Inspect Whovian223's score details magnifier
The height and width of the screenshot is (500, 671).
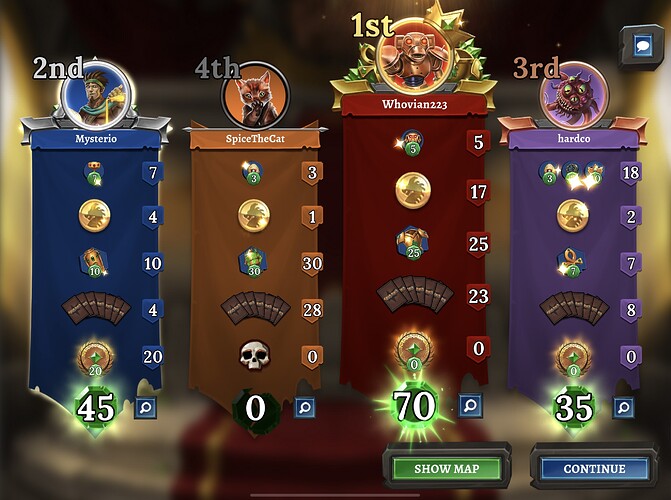(x=467, y=405)
